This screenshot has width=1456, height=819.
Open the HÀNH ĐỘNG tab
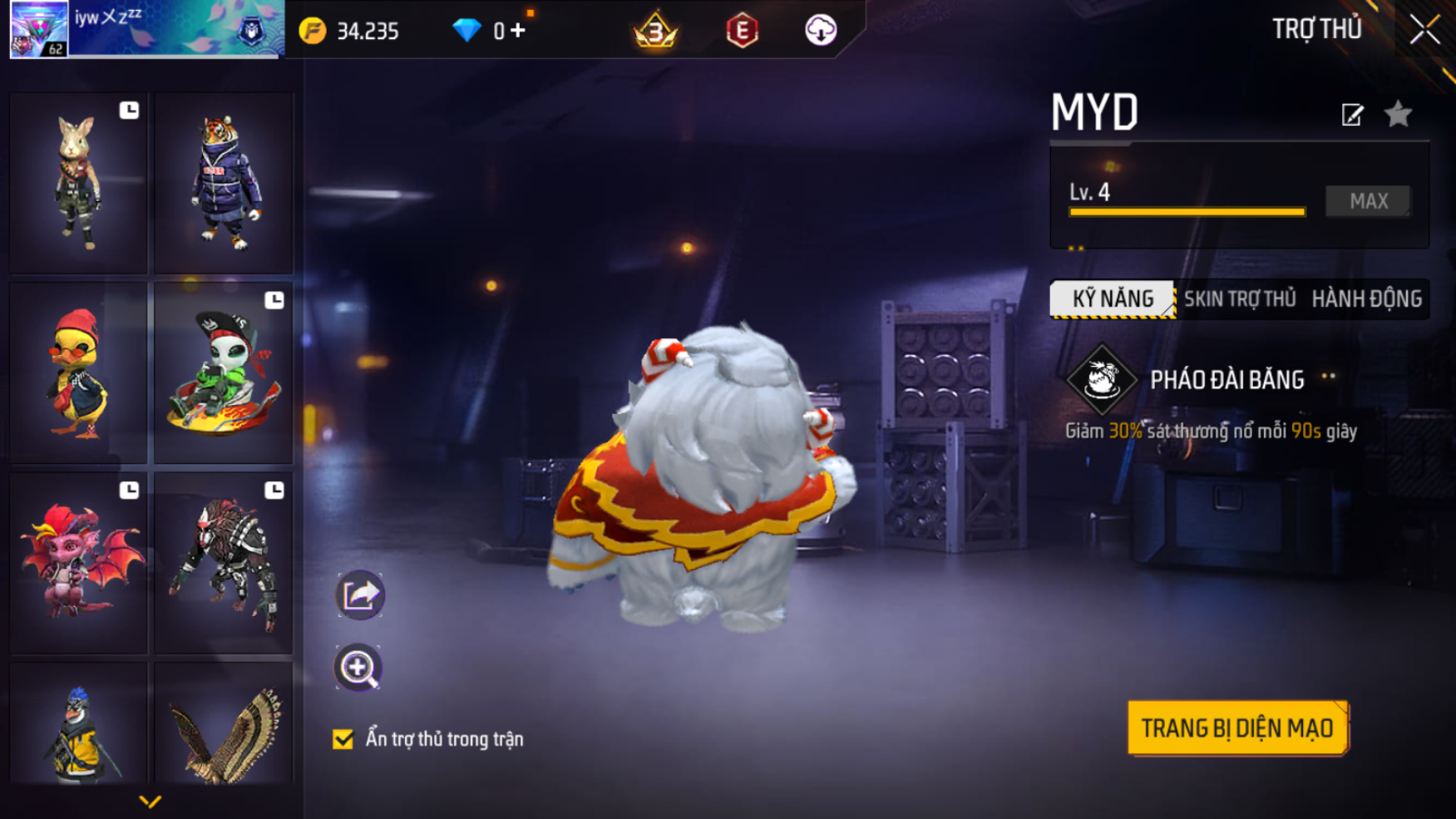click(1366, 299)
